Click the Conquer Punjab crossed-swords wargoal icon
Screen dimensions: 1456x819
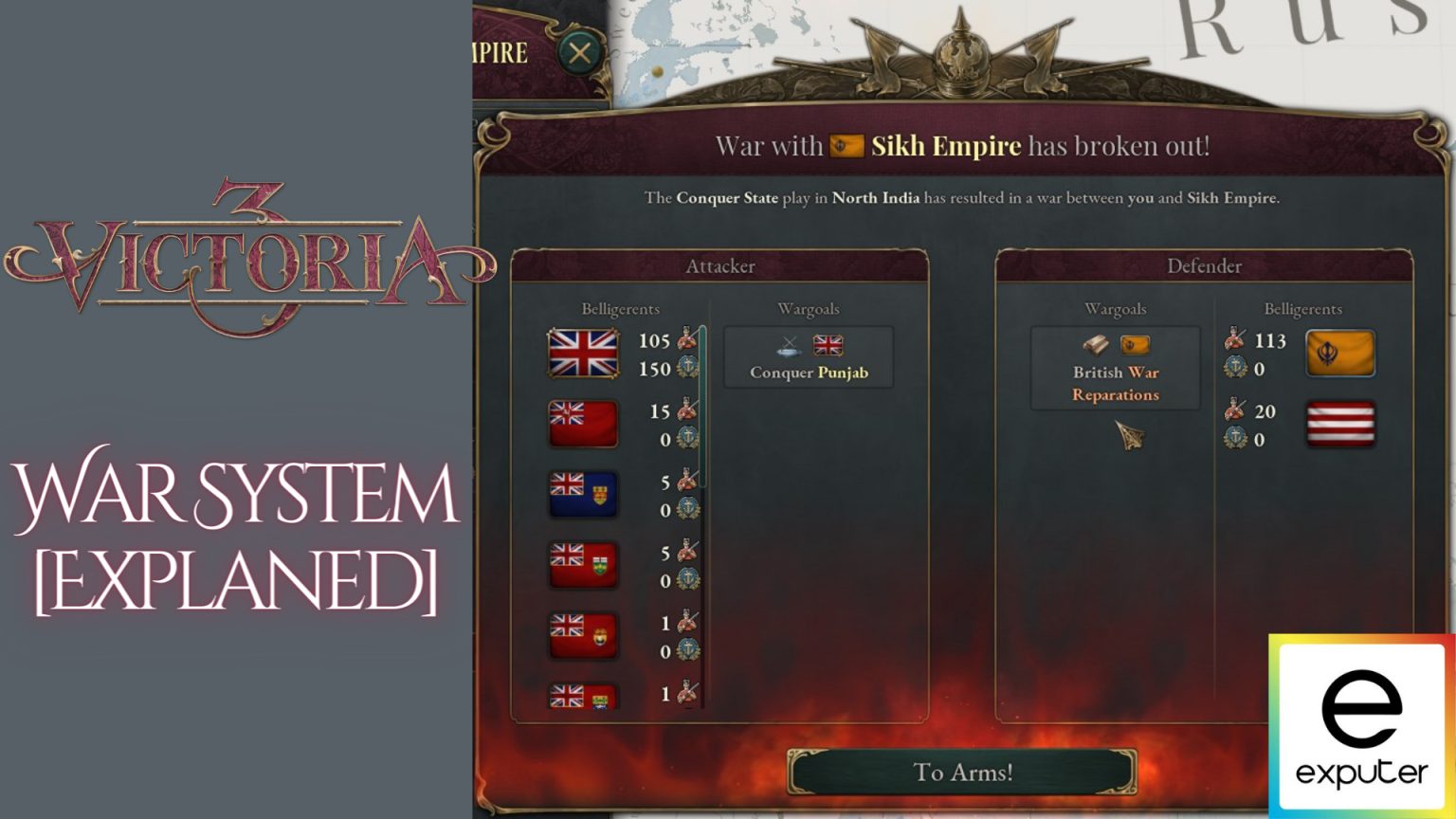point(787,347)
